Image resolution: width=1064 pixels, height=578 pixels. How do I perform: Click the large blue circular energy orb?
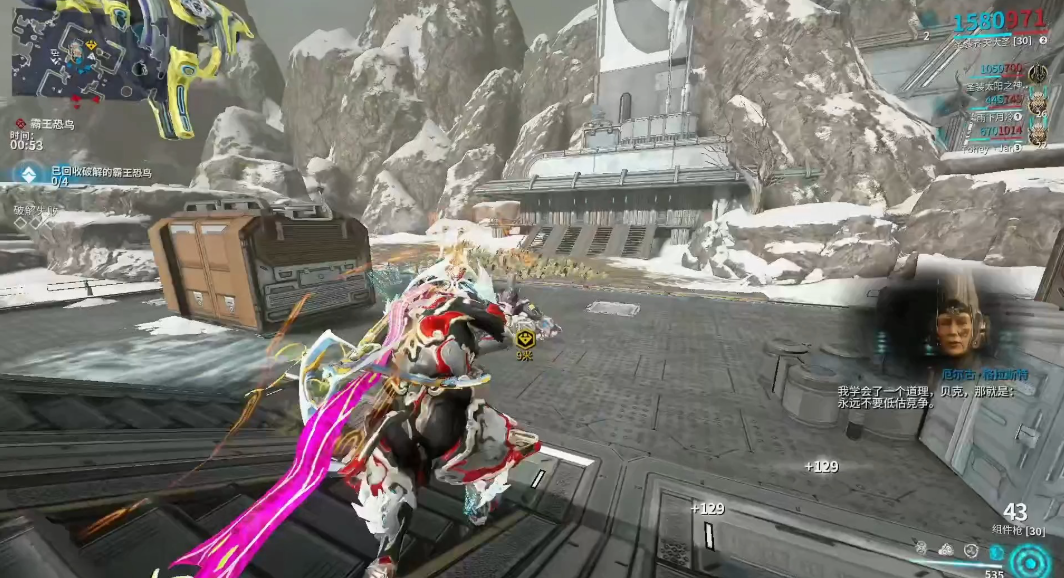tap(1030, 562)
